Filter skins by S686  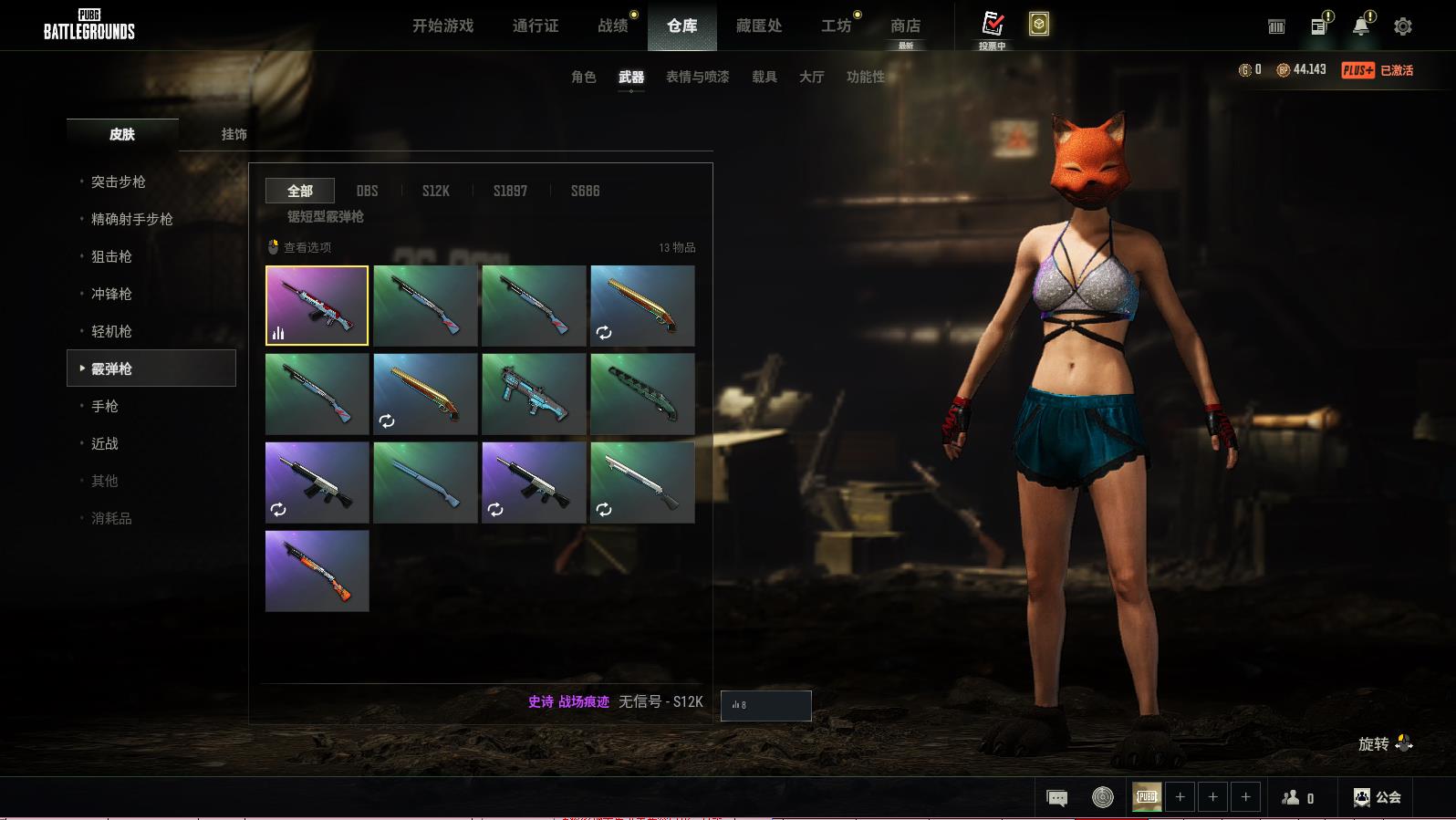pos(585,191)
